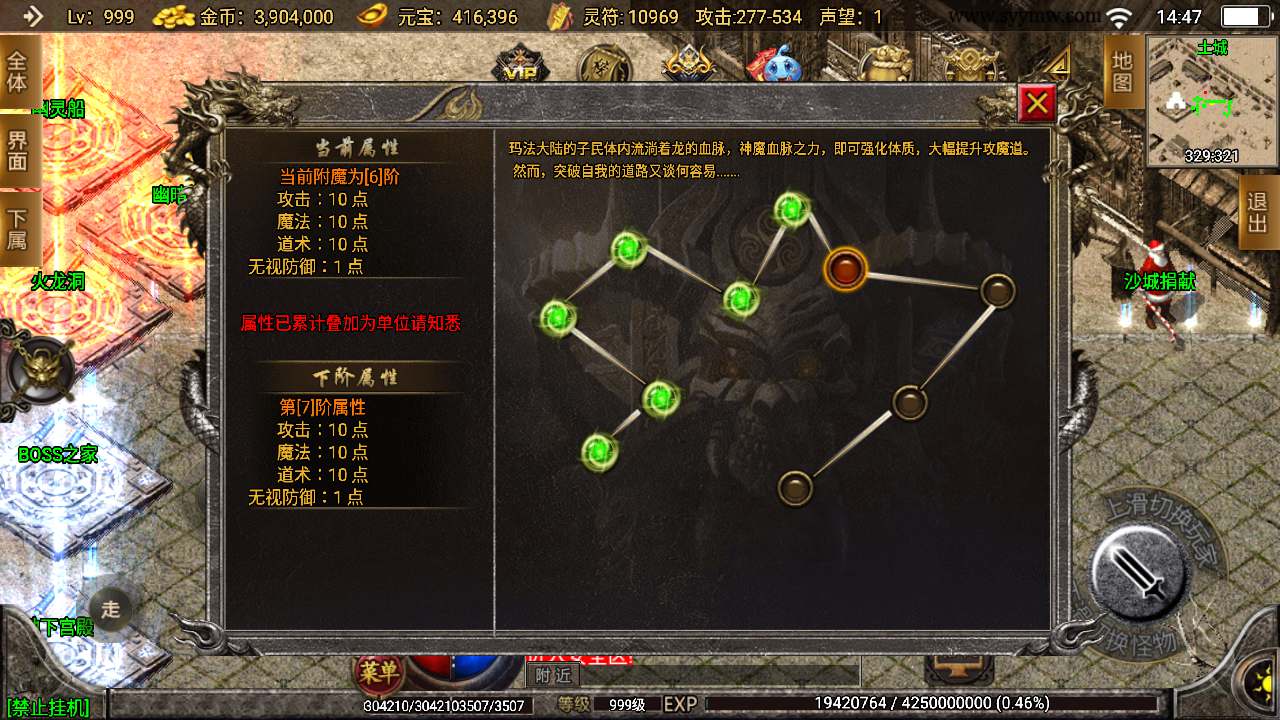Switch to the 全体 tab
The width and height of the screenshot is (1280, 720).
(x=17, y=70)
